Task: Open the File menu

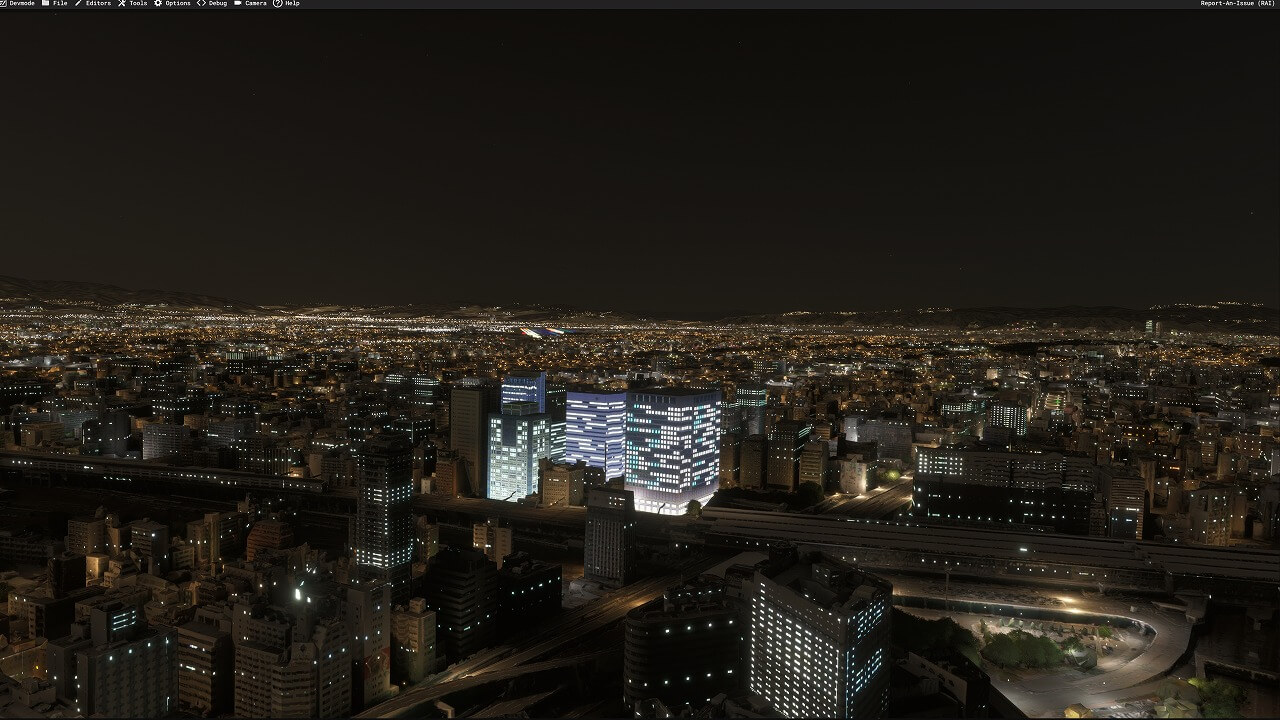Action: click(56, 4)
